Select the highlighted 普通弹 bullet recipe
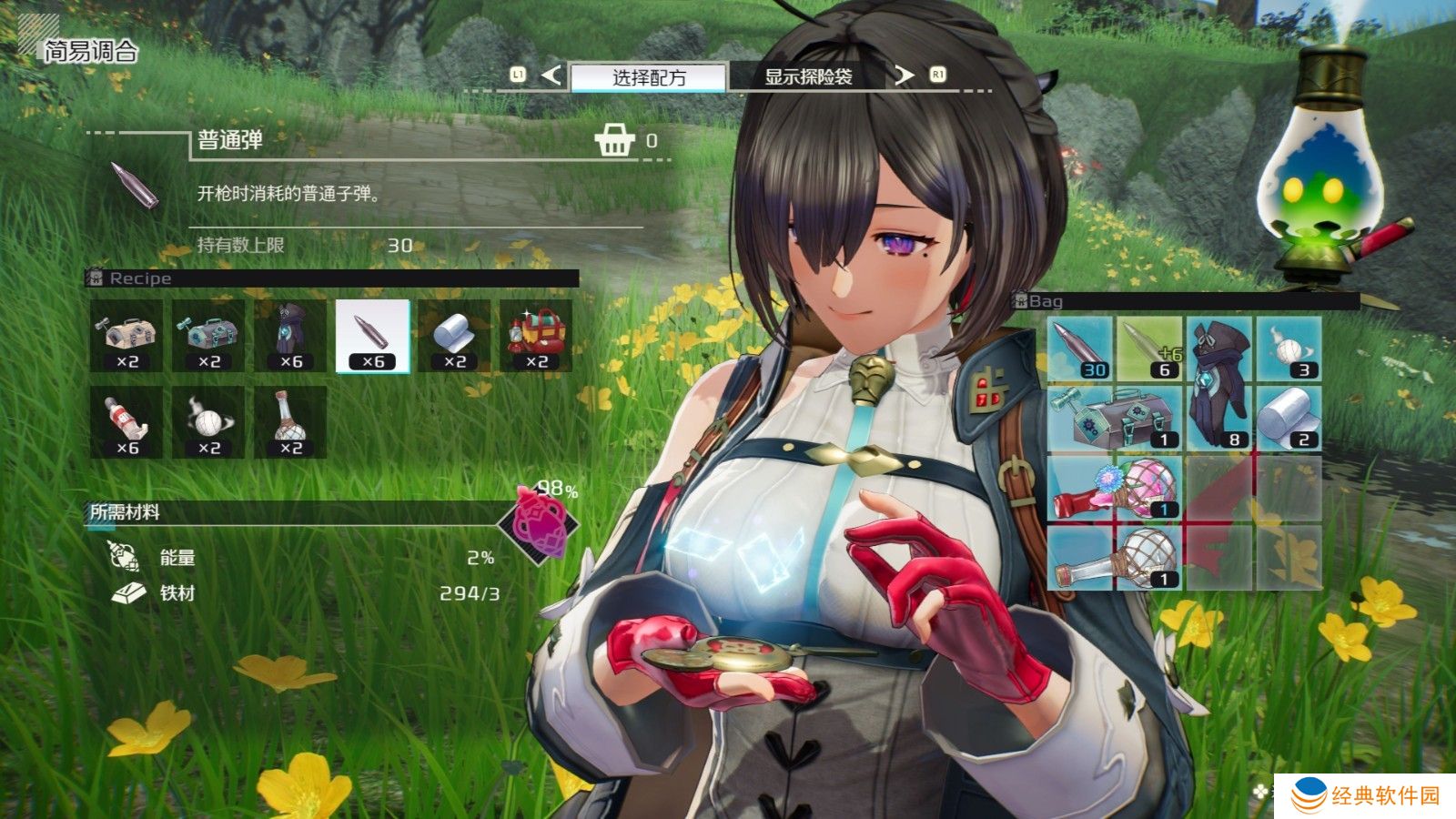 [372, 336]
